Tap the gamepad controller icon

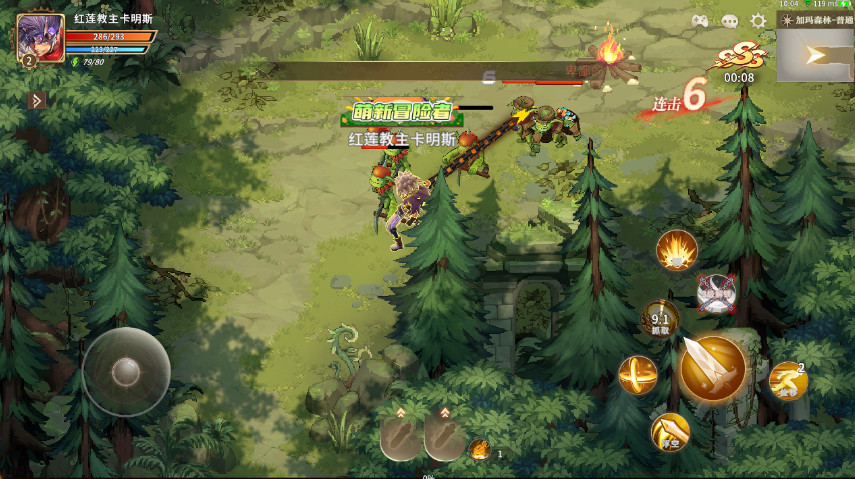tap(700, 21)
